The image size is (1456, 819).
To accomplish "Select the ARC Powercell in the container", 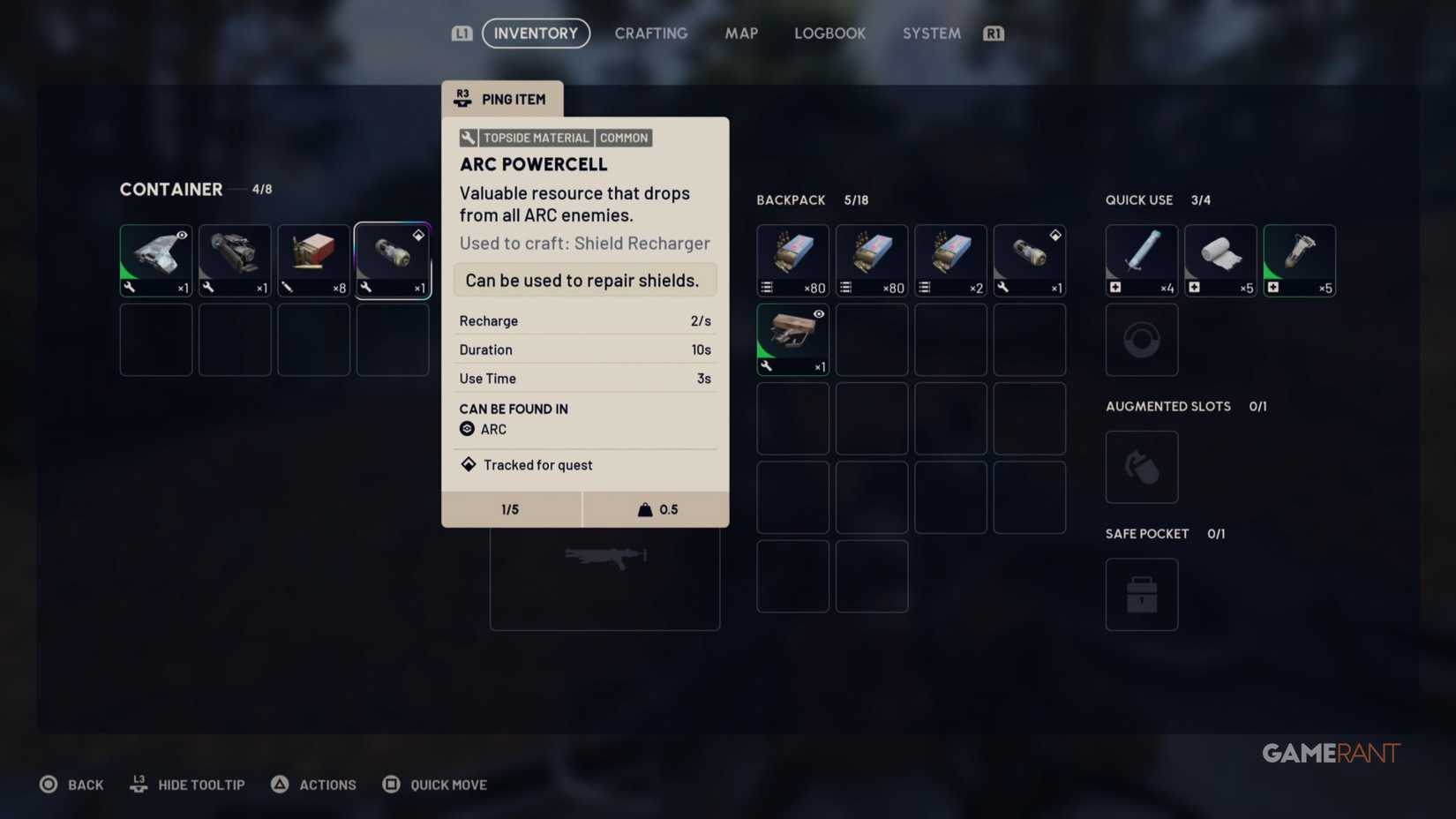I will (x=393, y=259).
